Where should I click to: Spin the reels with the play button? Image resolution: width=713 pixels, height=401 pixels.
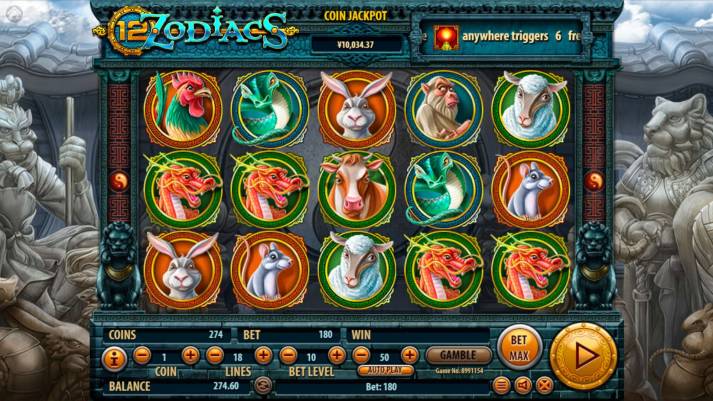(x=584, y=354)
